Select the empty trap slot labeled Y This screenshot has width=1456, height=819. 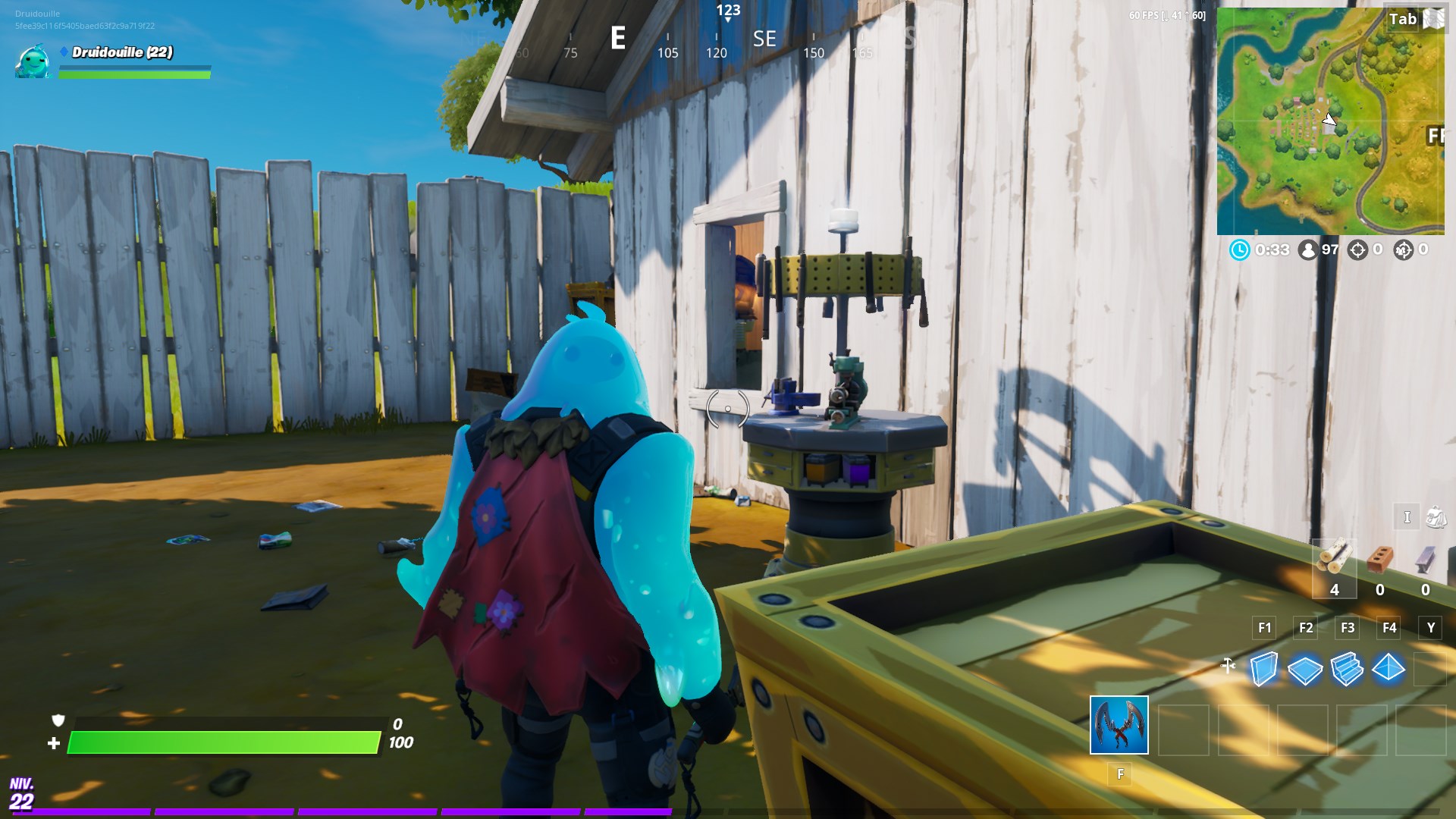pyautogui.click(x=1430, y=670)
